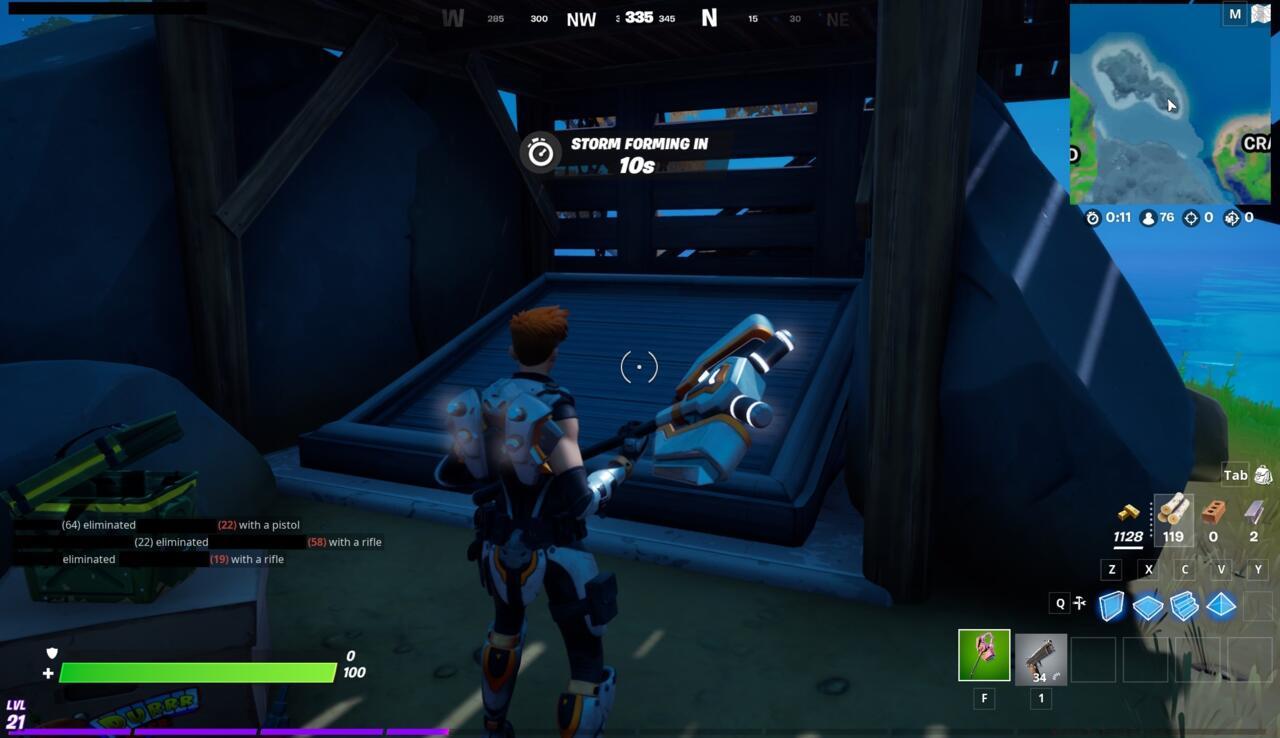Select the wall build piece icon
This screenshot has height=738, width=1280.
pos(1110,604)
